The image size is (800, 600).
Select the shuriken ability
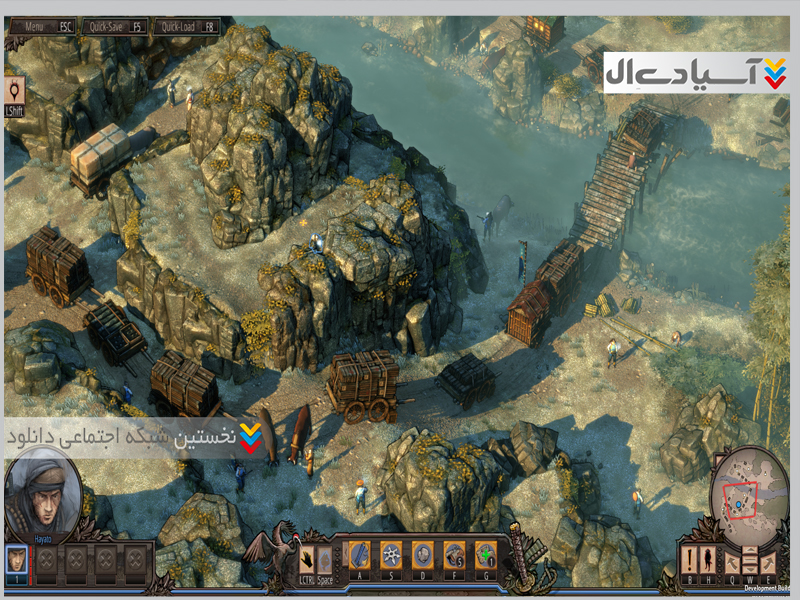point(391,555)
